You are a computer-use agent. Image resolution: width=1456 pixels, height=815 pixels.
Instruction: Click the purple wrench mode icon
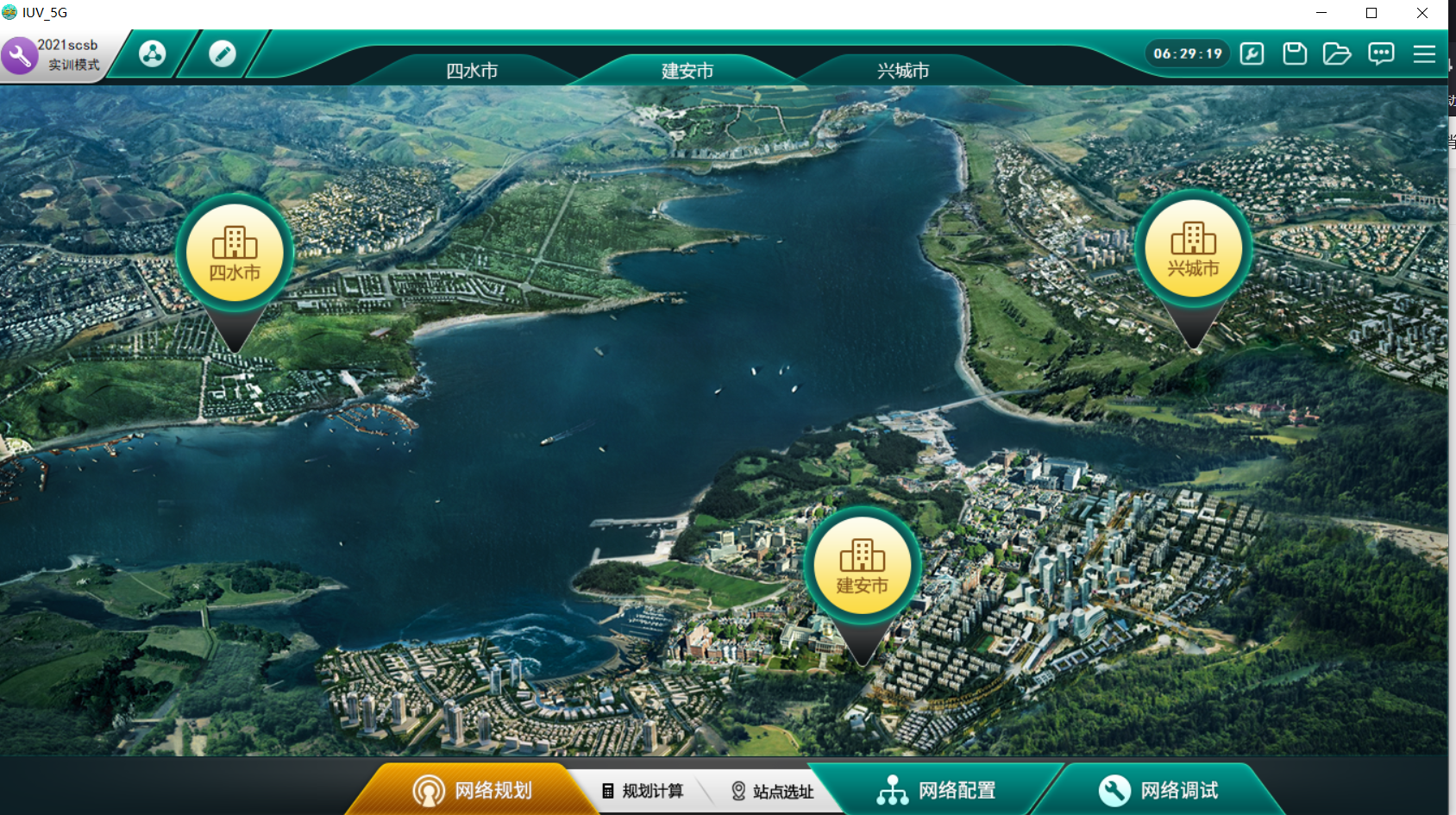[x=19, y=56]
